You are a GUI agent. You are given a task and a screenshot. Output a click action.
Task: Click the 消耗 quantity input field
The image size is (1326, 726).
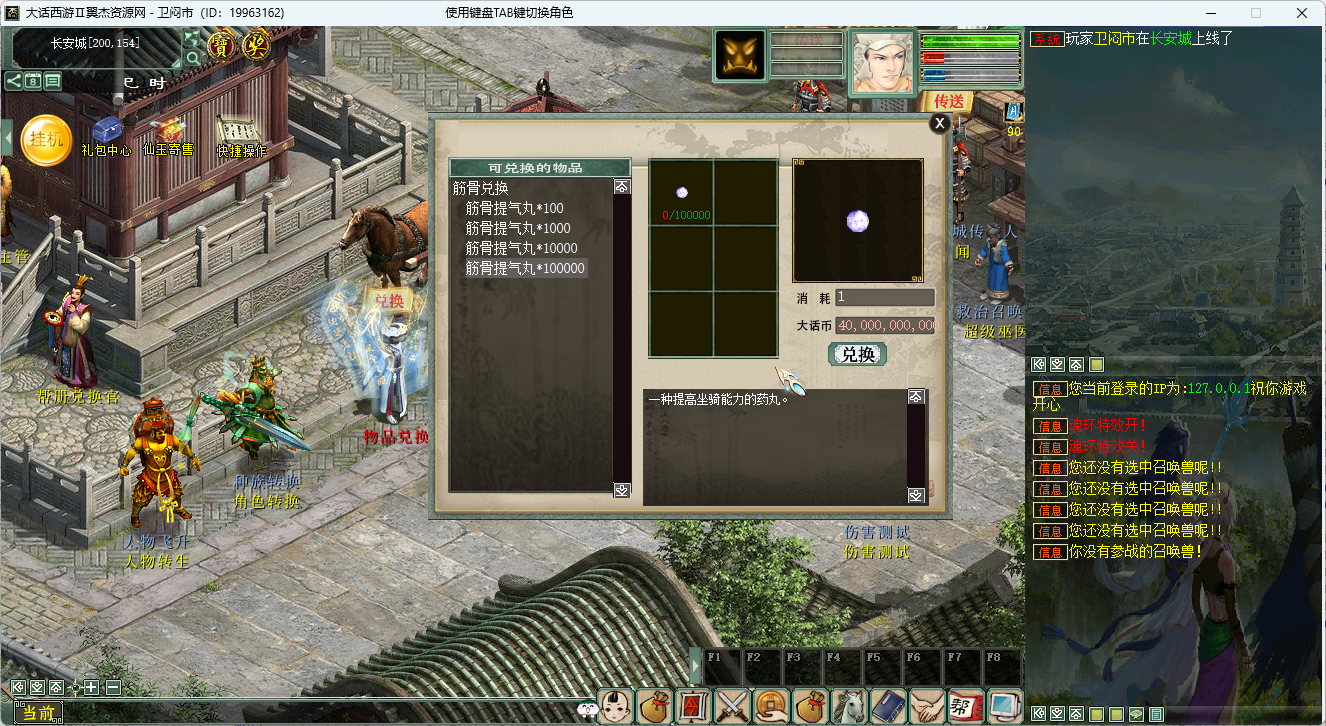coord(885,297)
